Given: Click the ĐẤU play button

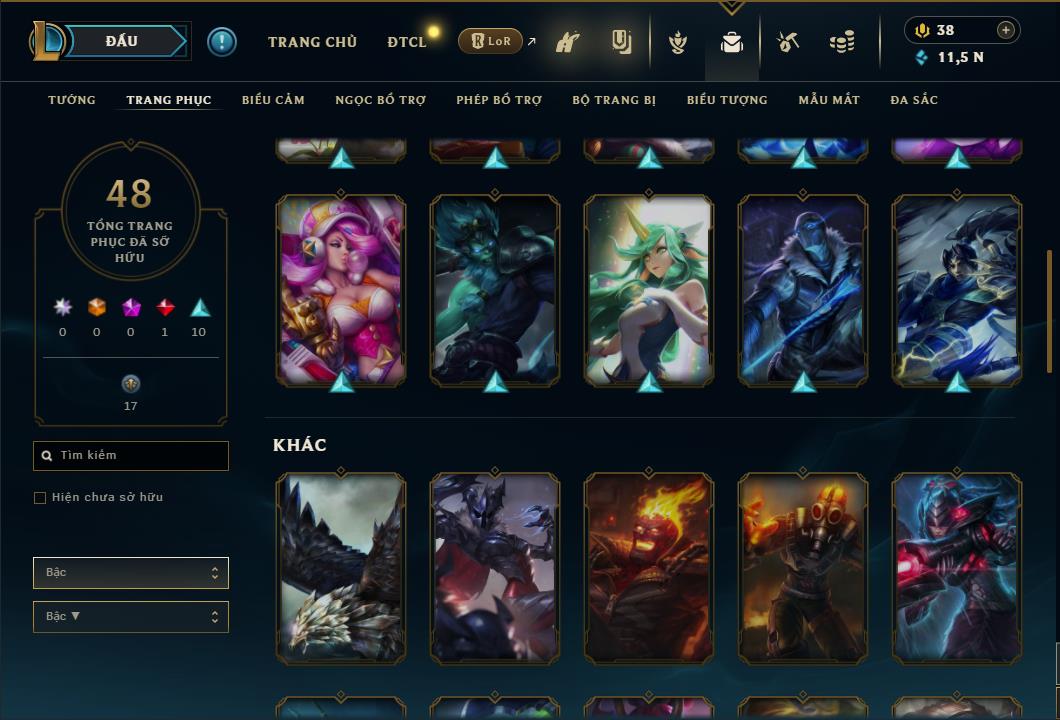Looking at the screenshot, I should tap(122, 41).
